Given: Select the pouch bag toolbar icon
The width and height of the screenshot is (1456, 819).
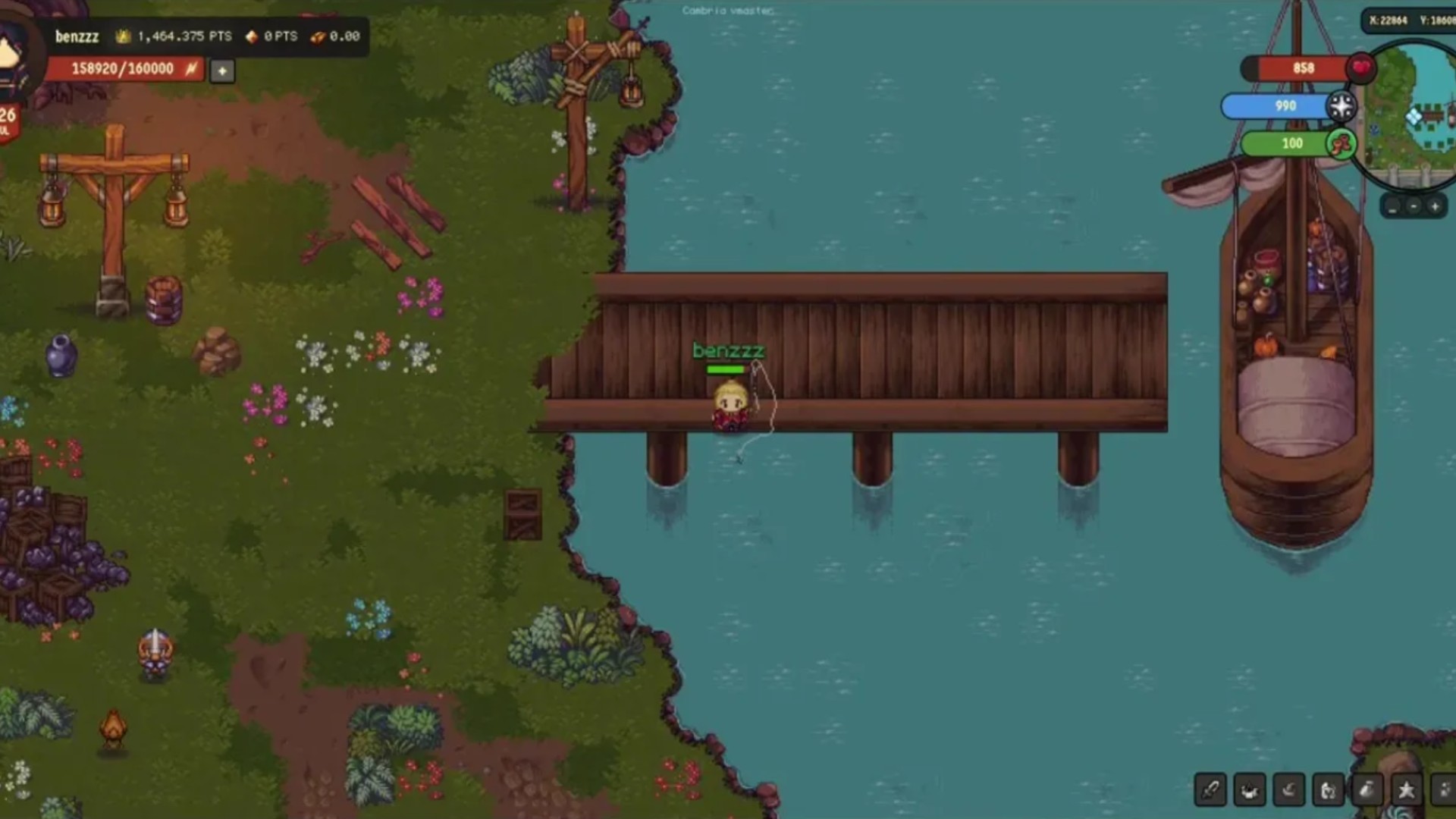Looking at the screenshot, I should (1367, 790).
